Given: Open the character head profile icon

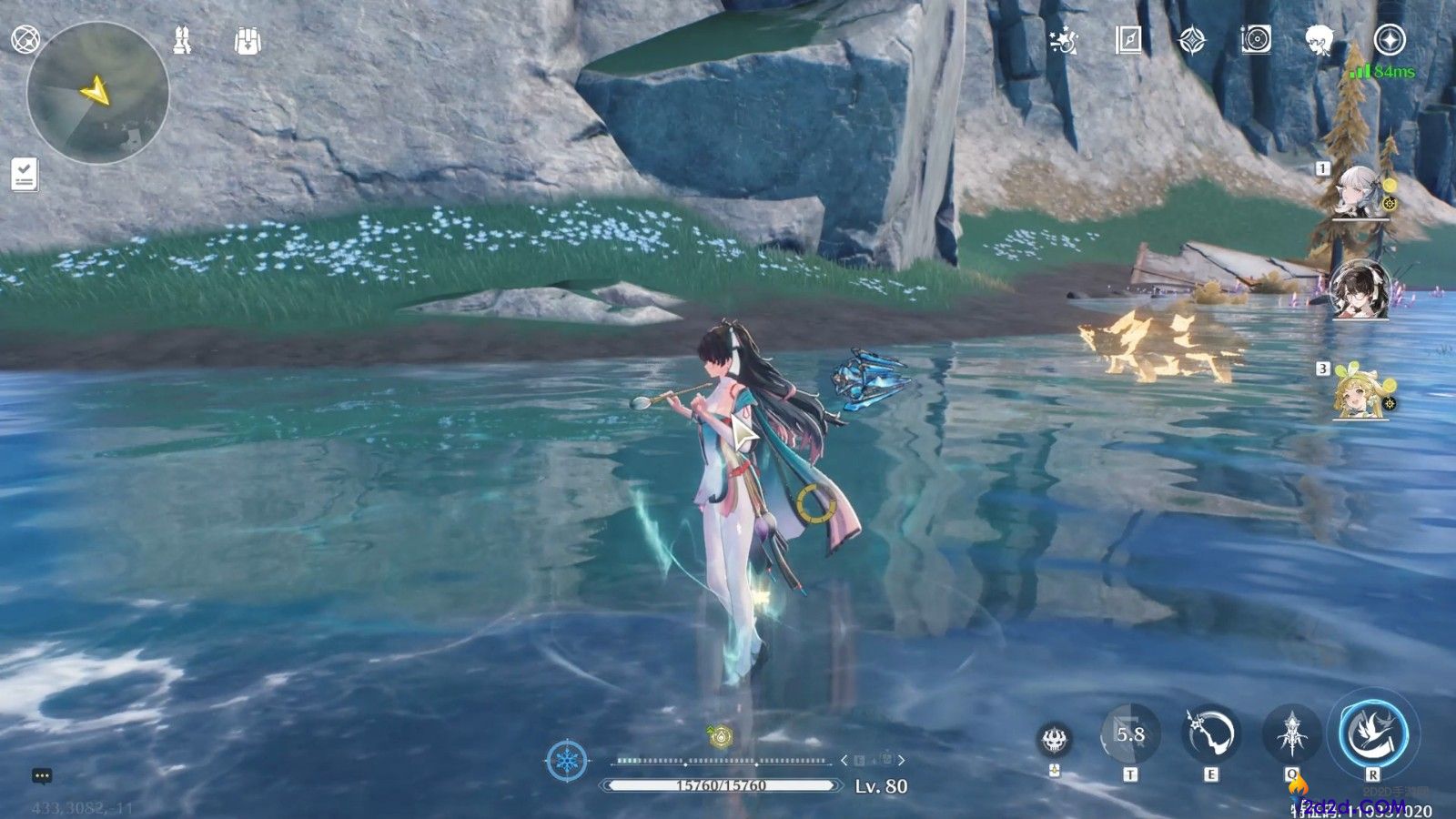Looking at the screenshot, I should click(1319, 40).
